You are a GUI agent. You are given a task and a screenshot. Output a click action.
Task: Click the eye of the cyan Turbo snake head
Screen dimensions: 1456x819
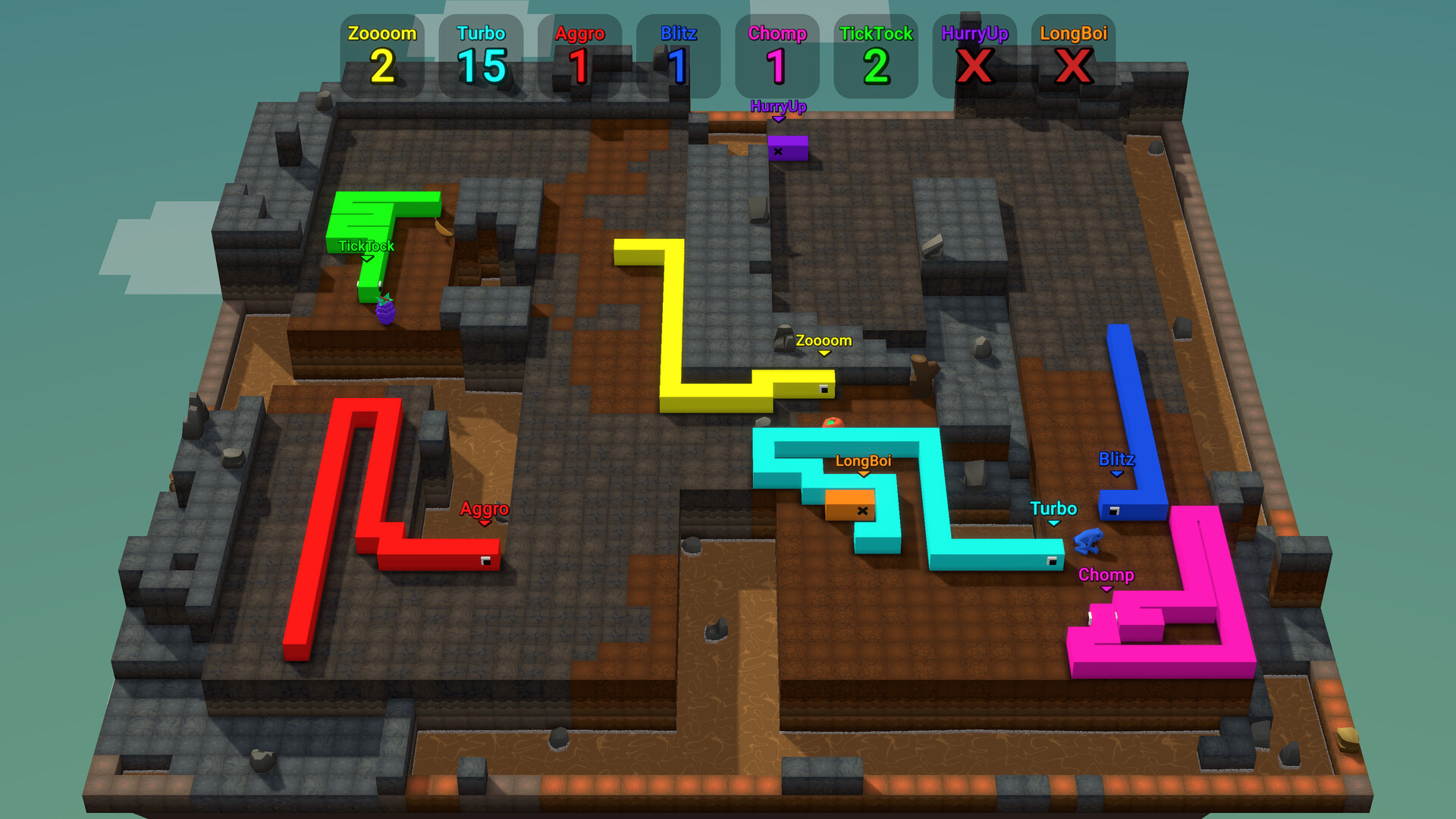click(1053, 561)
